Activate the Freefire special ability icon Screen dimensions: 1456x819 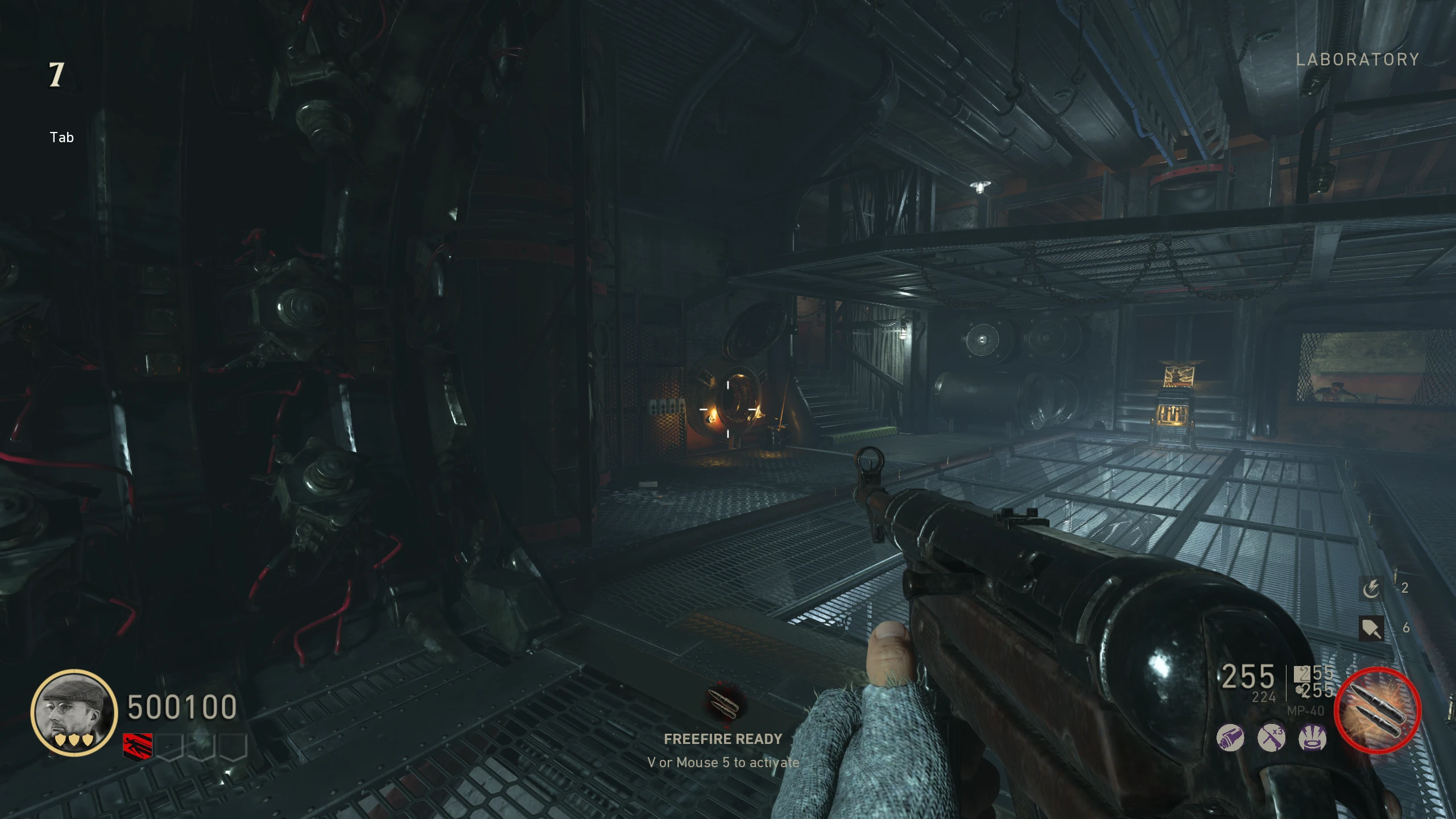(x=1377, y=710)
